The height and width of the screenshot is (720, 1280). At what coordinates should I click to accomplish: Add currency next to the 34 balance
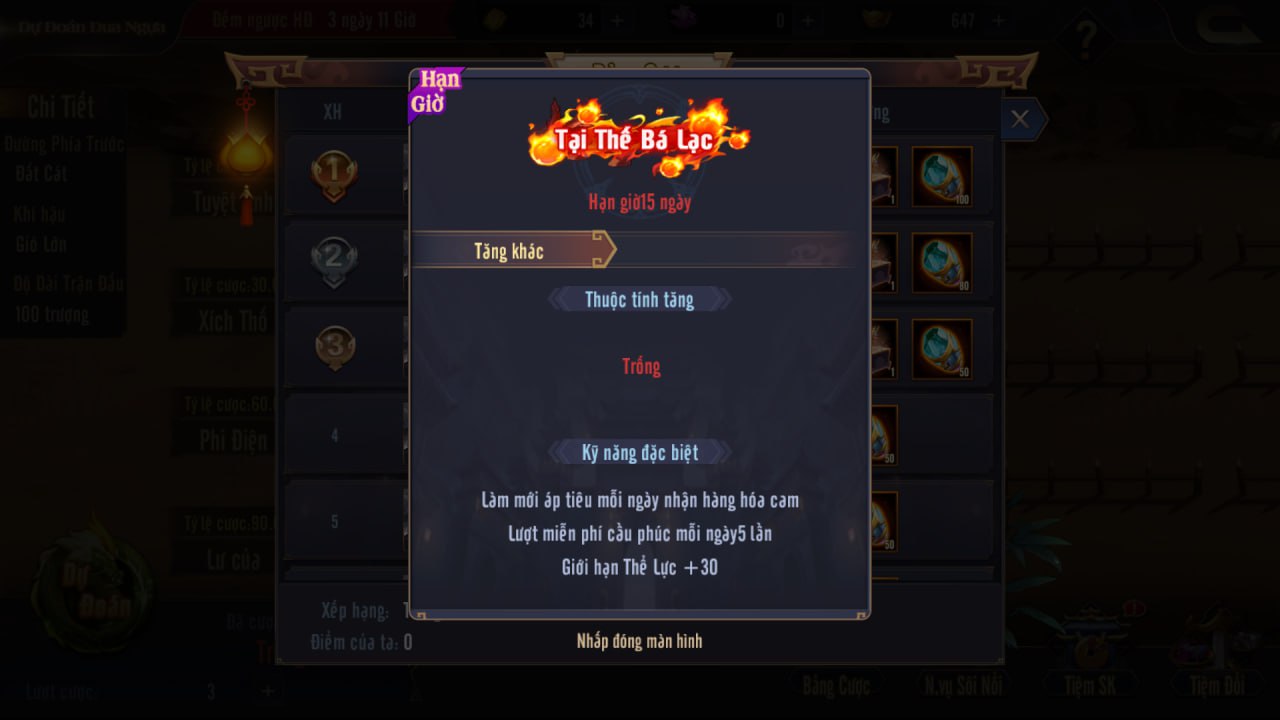(617, 20)
